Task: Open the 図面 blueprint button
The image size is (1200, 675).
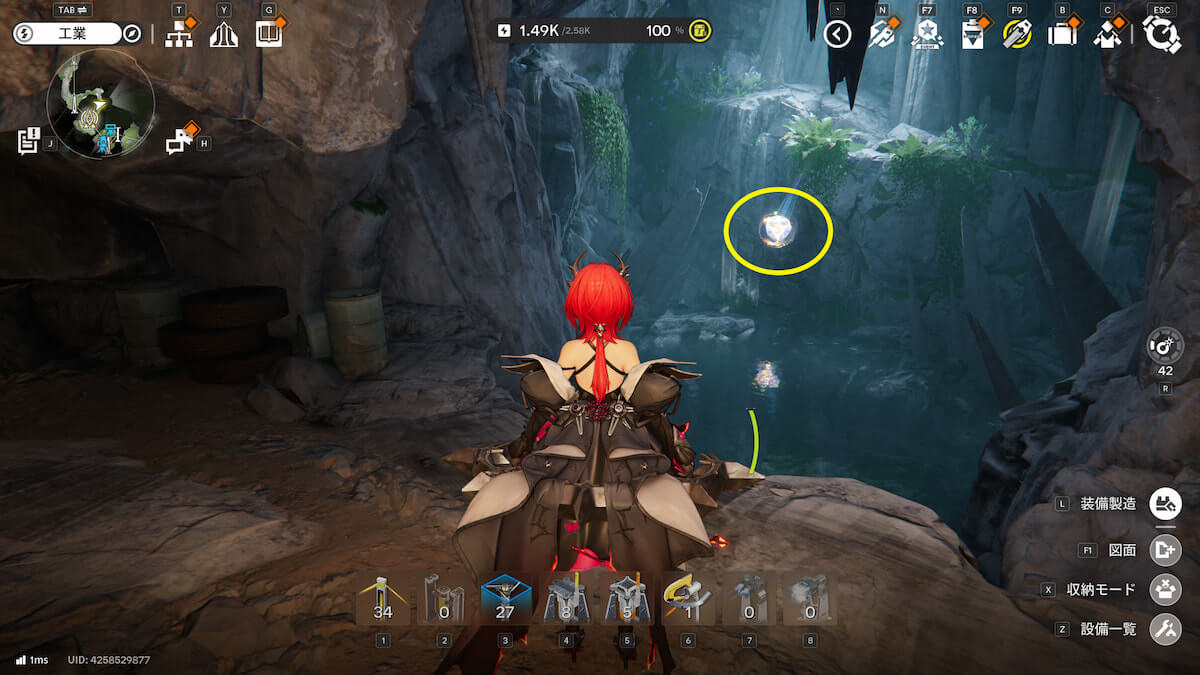Action: (1165, 550)
